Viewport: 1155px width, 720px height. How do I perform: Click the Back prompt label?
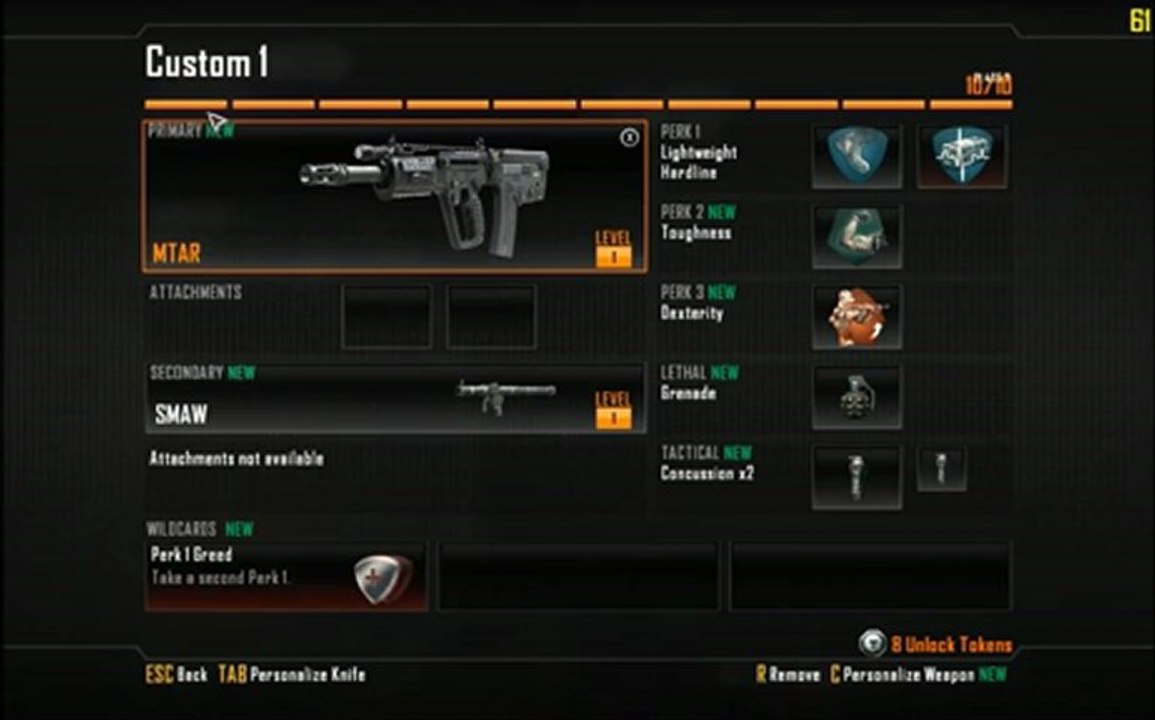(x=191, y=675)
